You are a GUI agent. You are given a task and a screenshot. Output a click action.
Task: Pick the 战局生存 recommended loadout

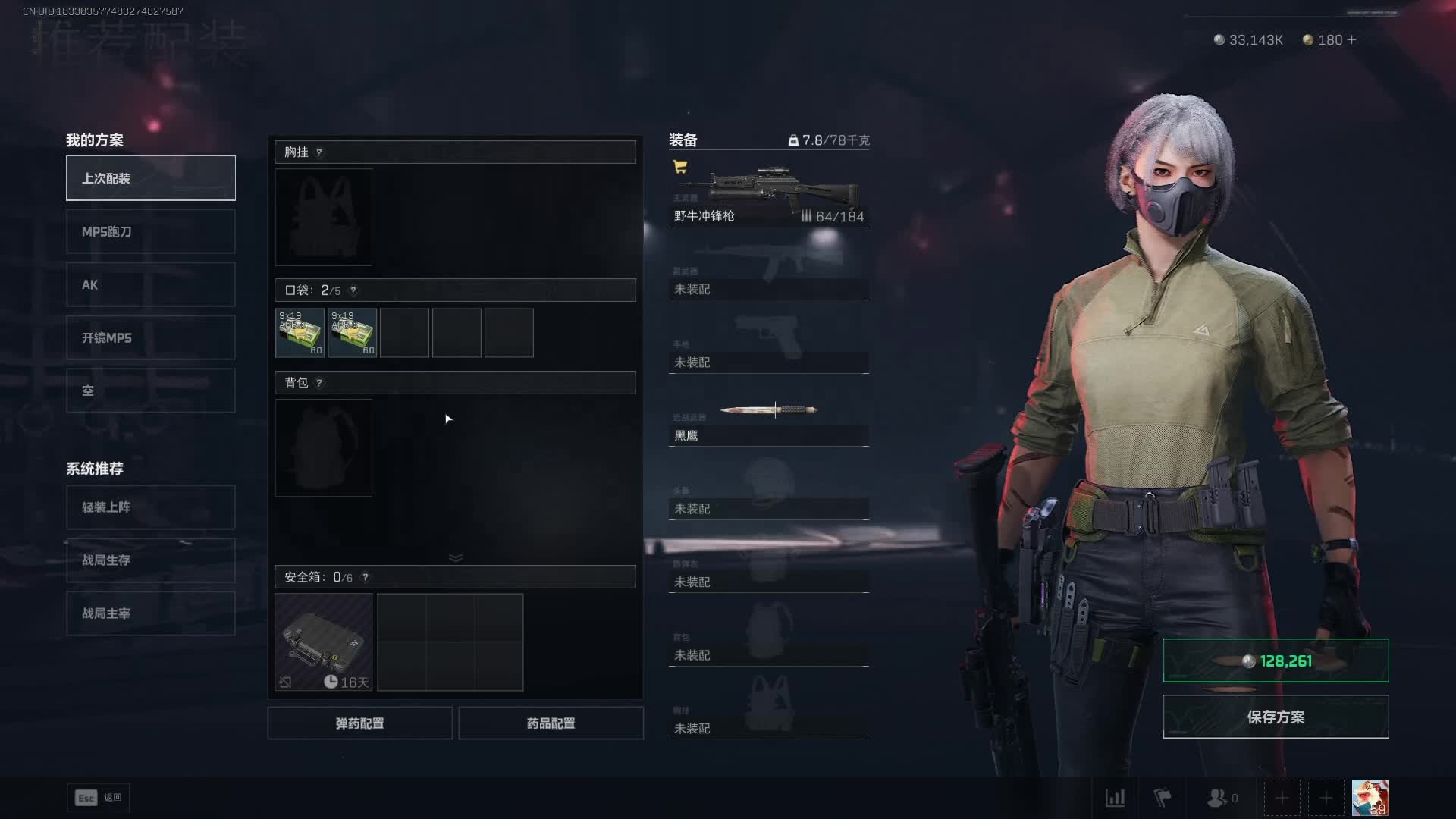150,560
